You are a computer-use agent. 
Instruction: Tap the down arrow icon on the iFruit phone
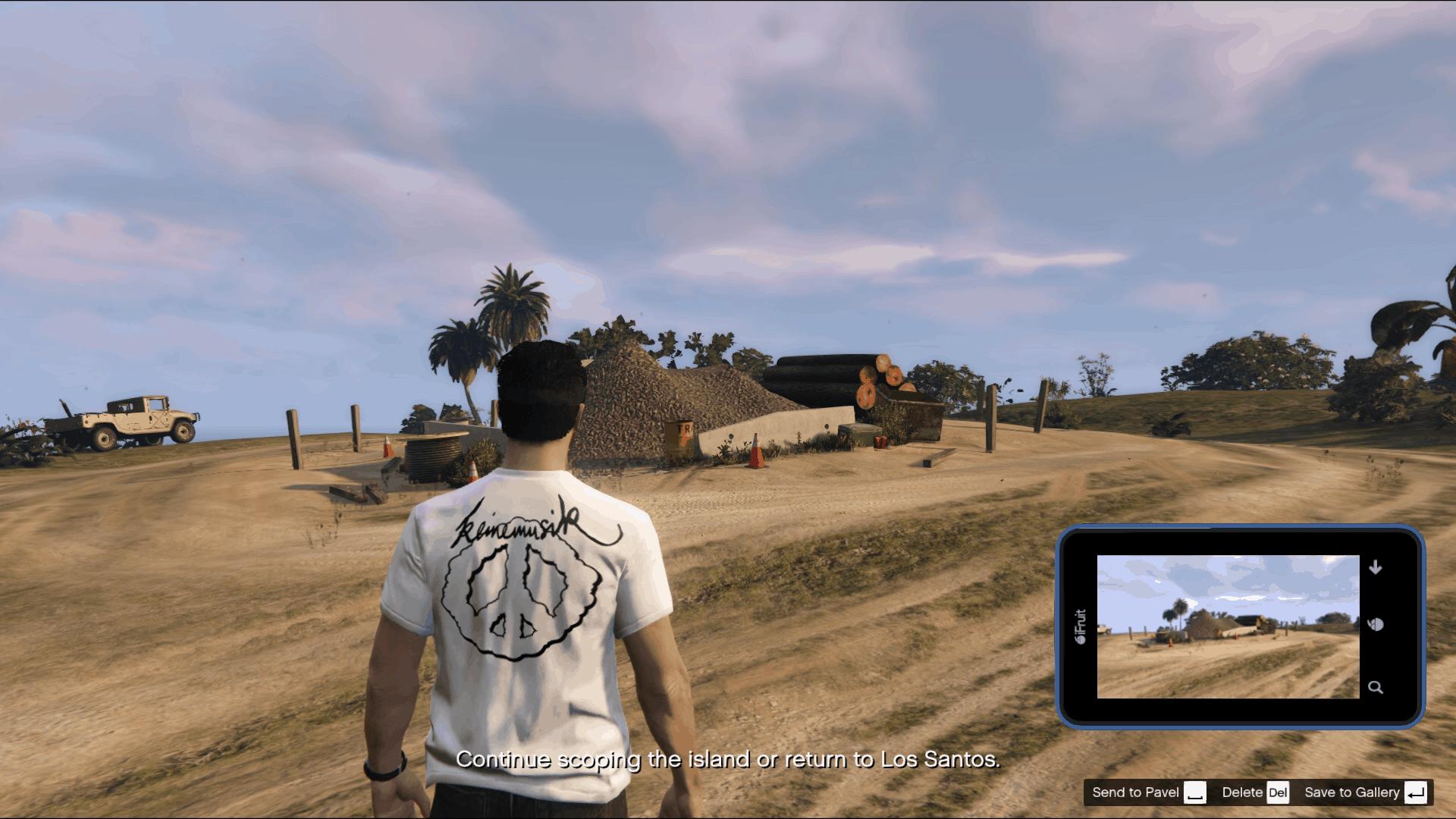click(x=1376, y=567)
